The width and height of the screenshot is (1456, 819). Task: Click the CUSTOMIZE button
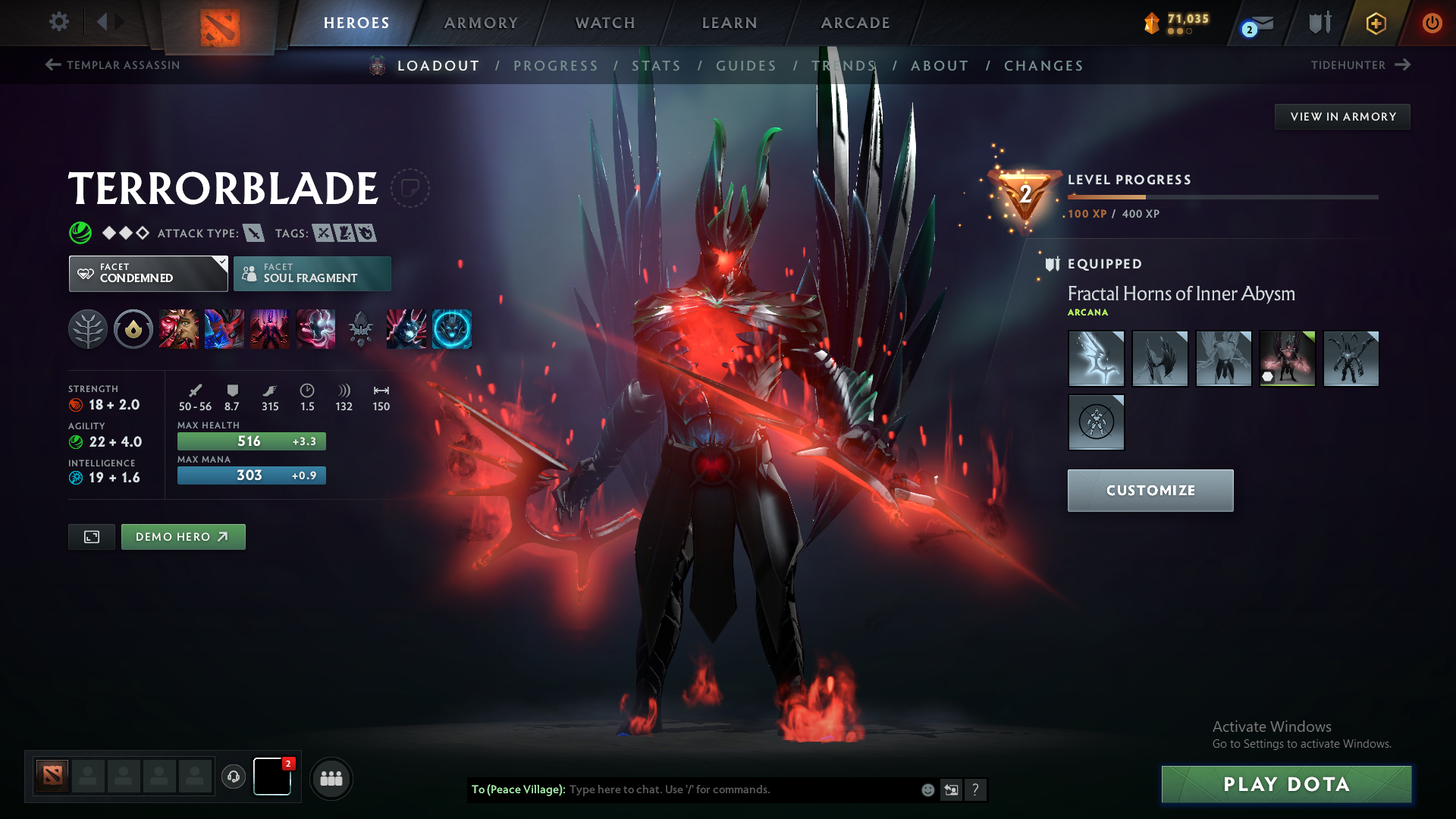coord(1150,490)
